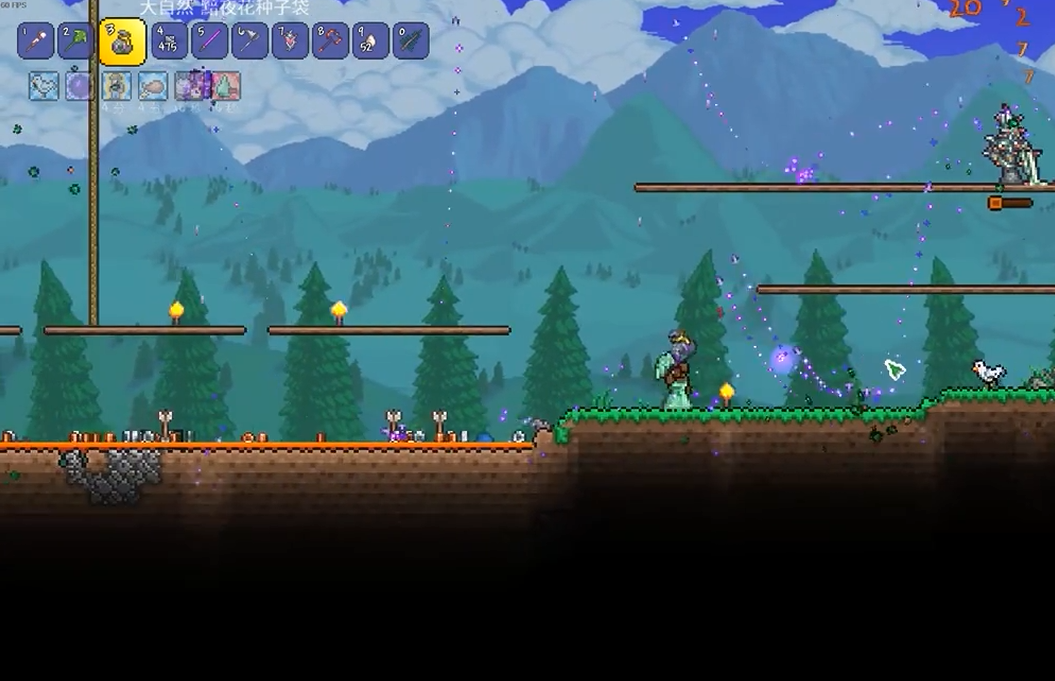Select hotbar slot 1 with the wand
Screen dimensions: 1055x681
[x=36, y=41]
